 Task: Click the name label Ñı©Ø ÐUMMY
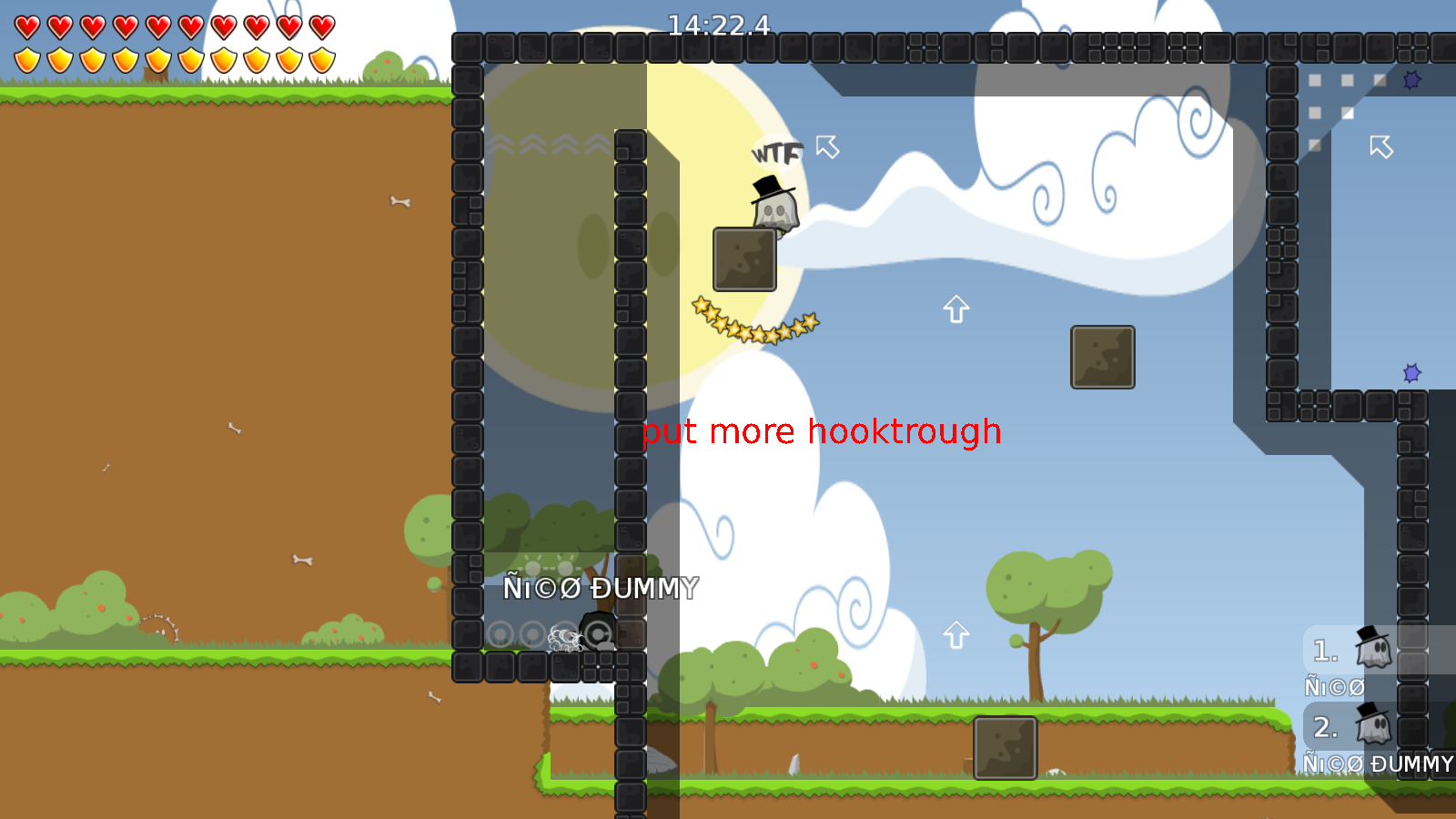(602, 590)
